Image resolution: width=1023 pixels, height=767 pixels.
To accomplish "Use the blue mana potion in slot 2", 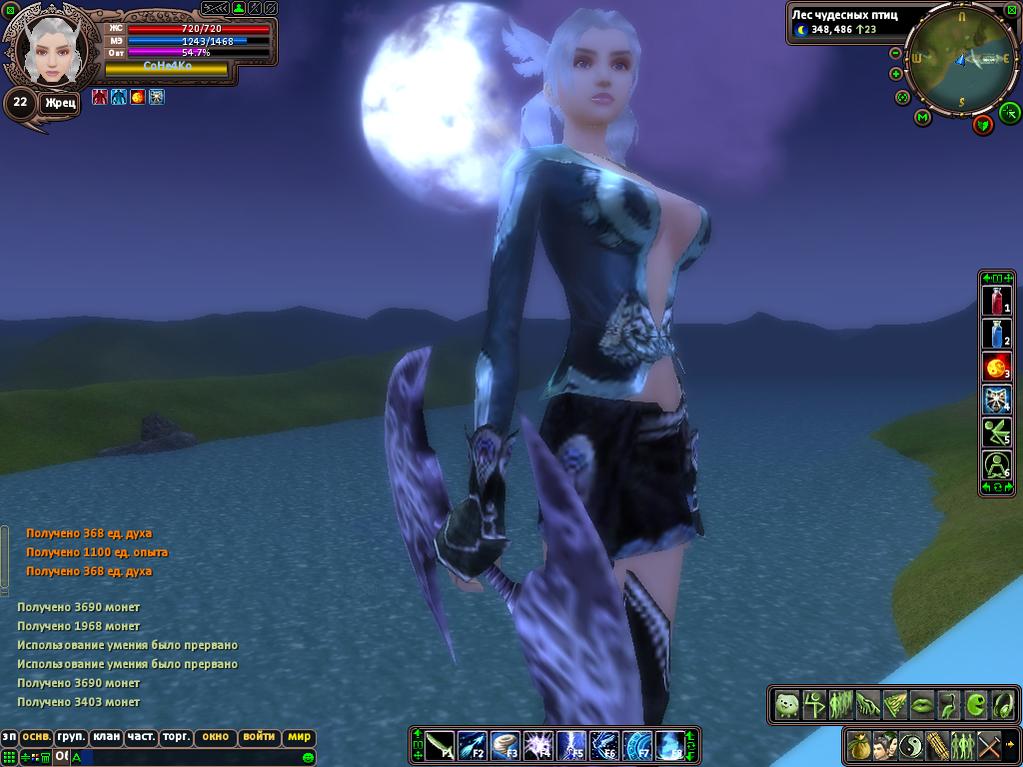I will coord(997,333).
